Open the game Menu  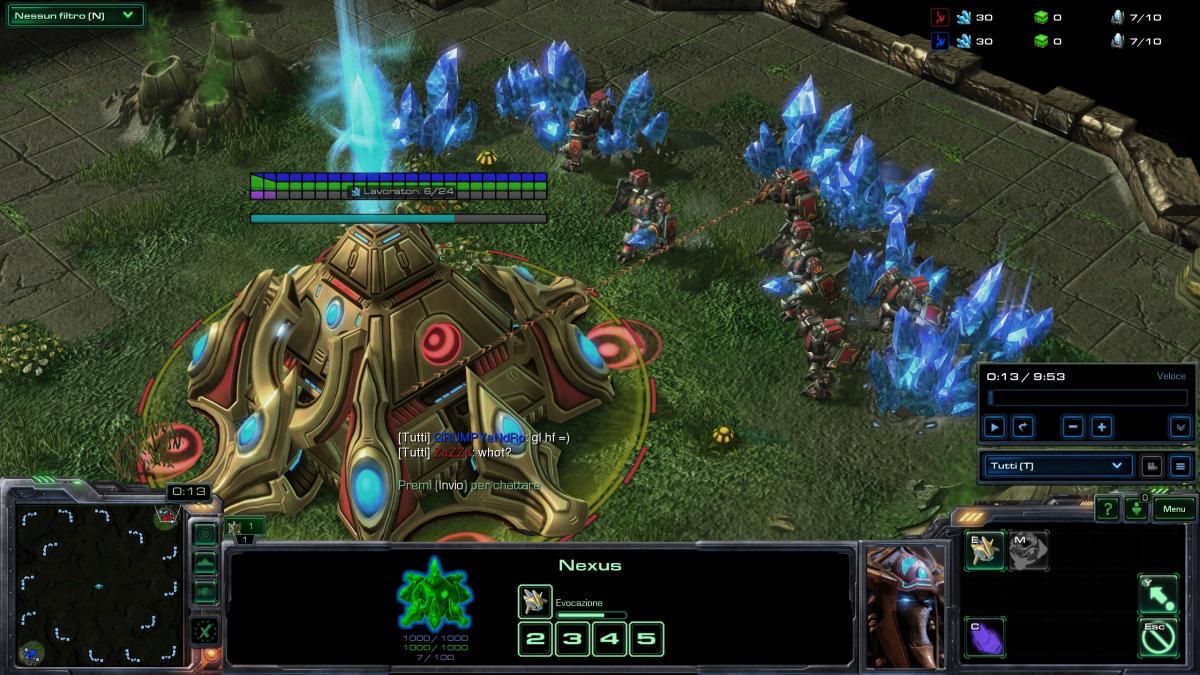pyautogui.click(x=1174, y=509)
